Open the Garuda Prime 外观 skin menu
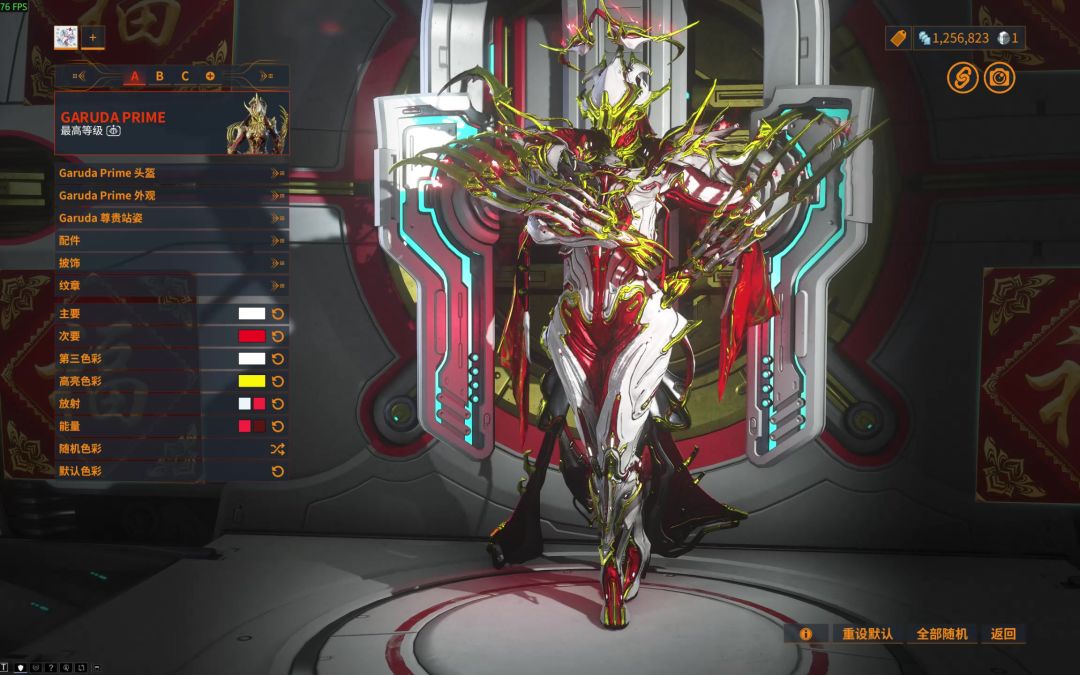Image resolution: width=1080 pixels, height=675 pixels. click(x=171, y=196)
